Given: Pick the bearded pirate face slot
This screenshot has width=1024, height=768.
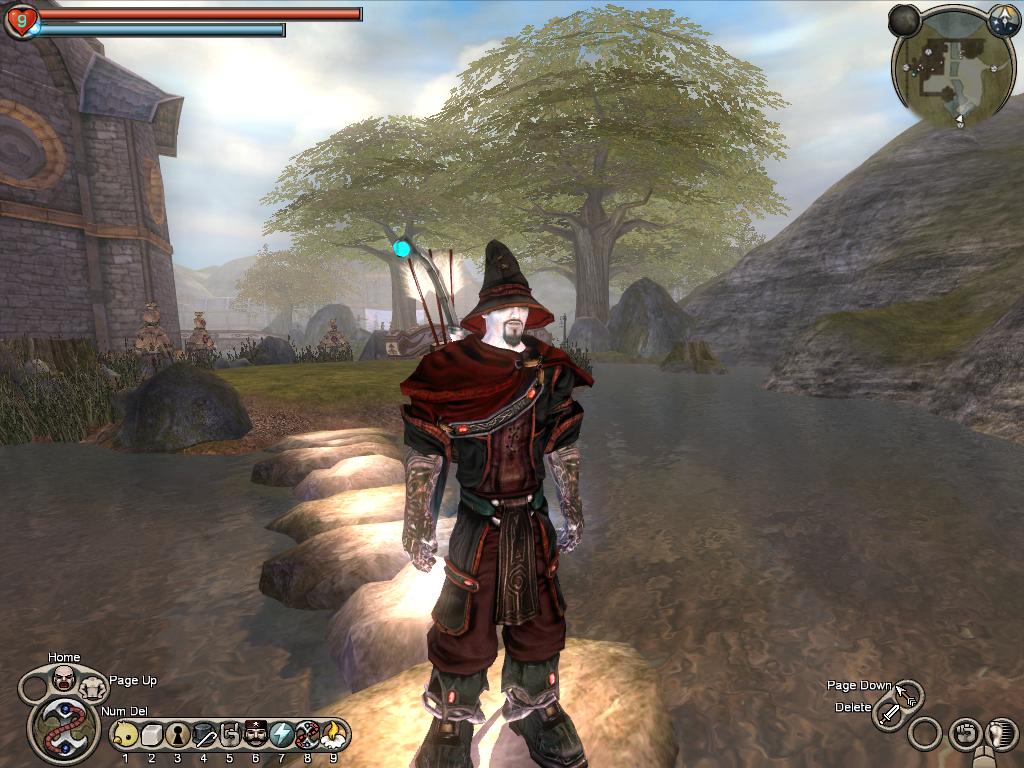Looking at the screenshot, I should [255, 736].
